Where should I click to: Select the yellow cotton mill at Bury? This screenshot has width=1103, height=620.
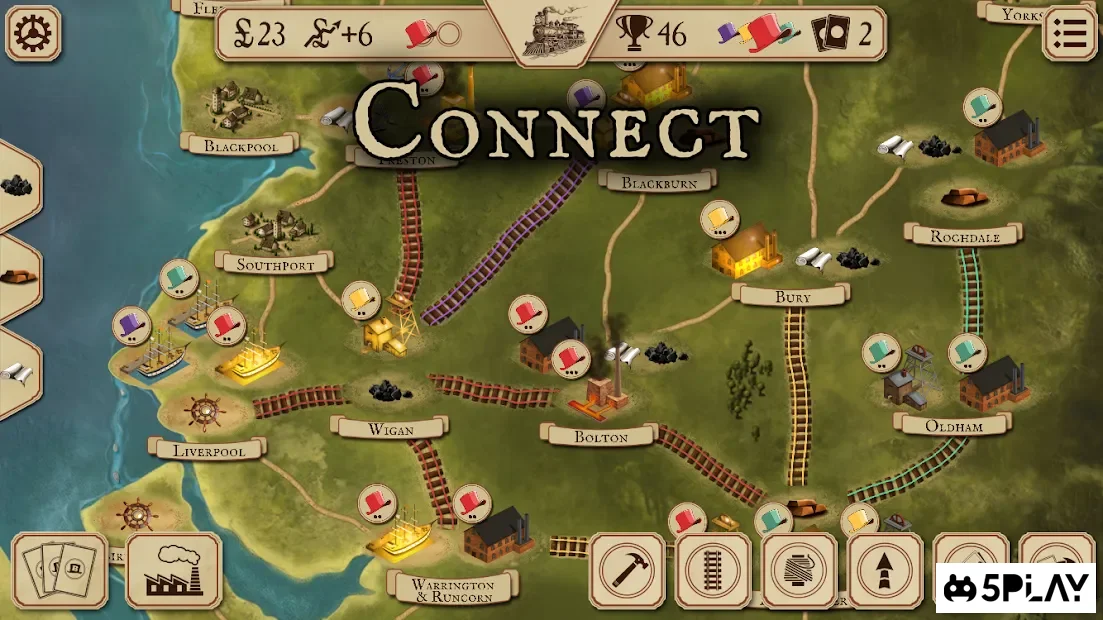(746, 248)
